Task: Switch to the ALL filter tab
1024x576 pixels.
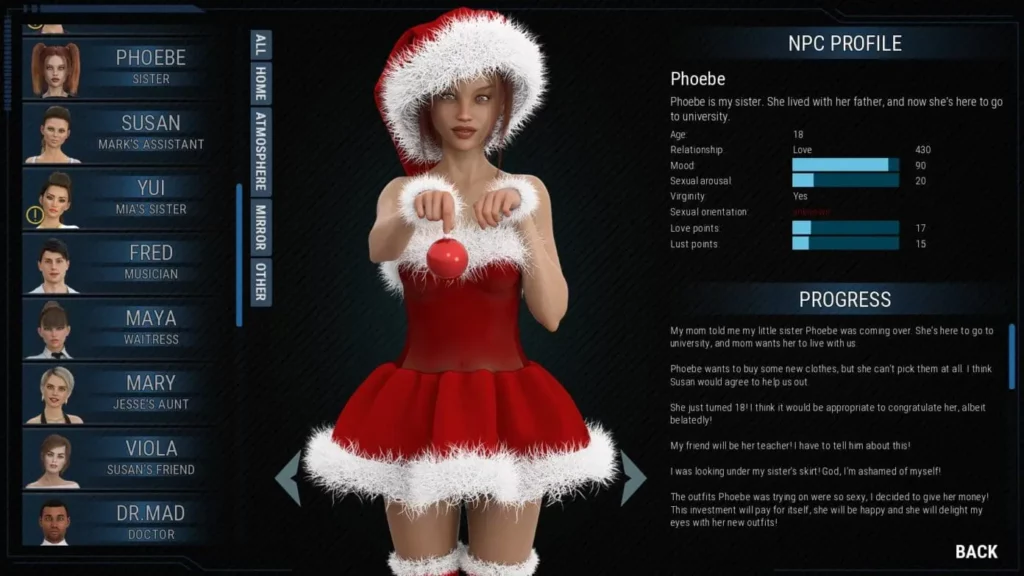Action: (261, 44)
